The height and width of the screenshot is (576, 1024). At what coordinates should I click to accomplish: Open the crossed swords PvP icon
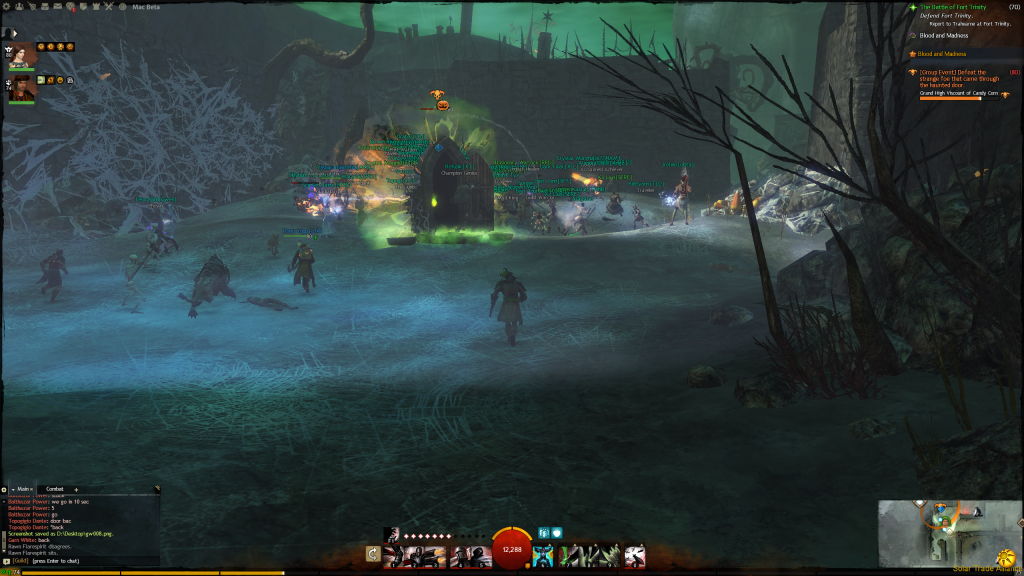(x=108, y=6)
